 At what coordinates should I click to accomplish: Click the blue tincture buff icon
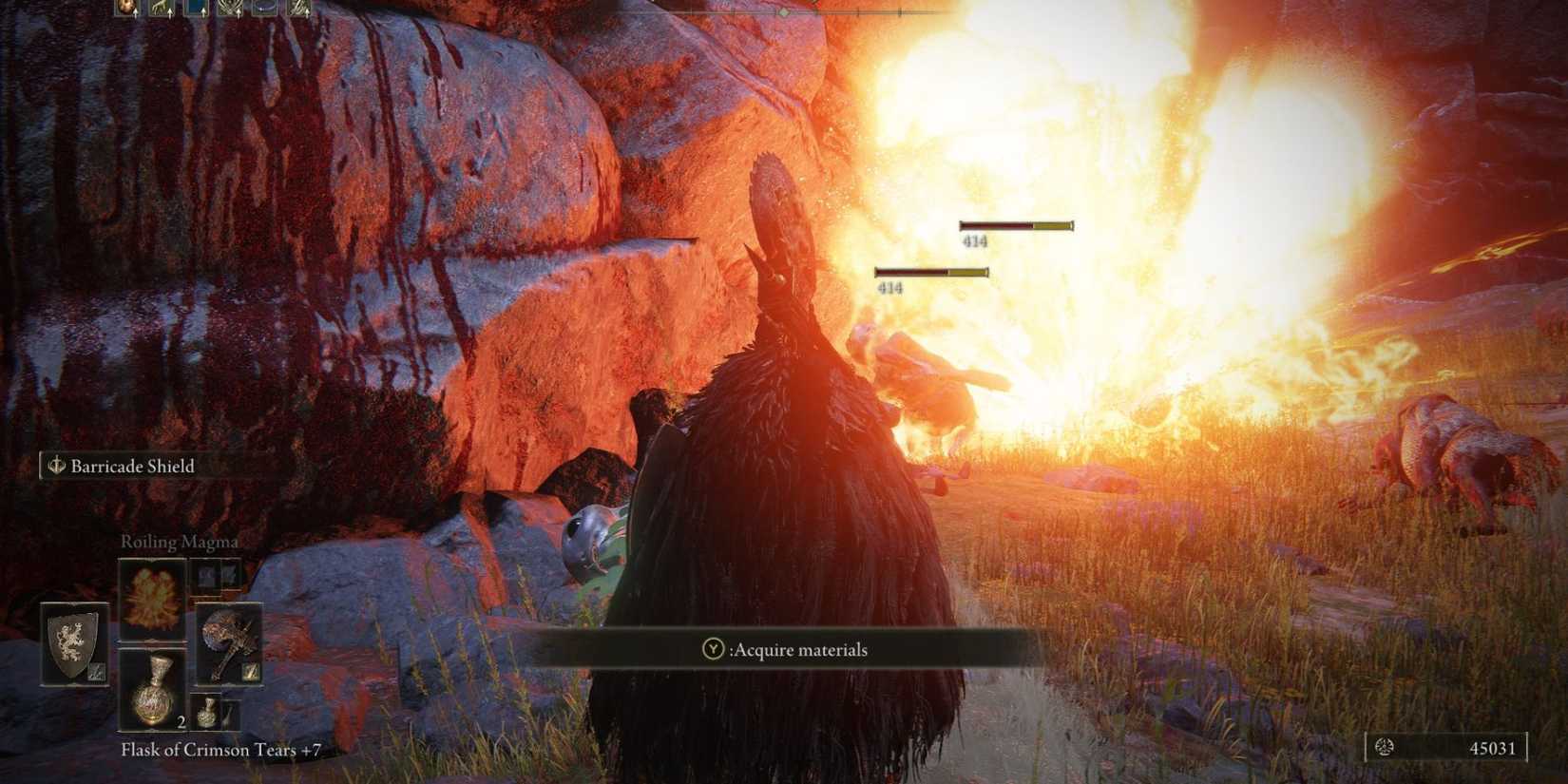click(x=196, y=8)
